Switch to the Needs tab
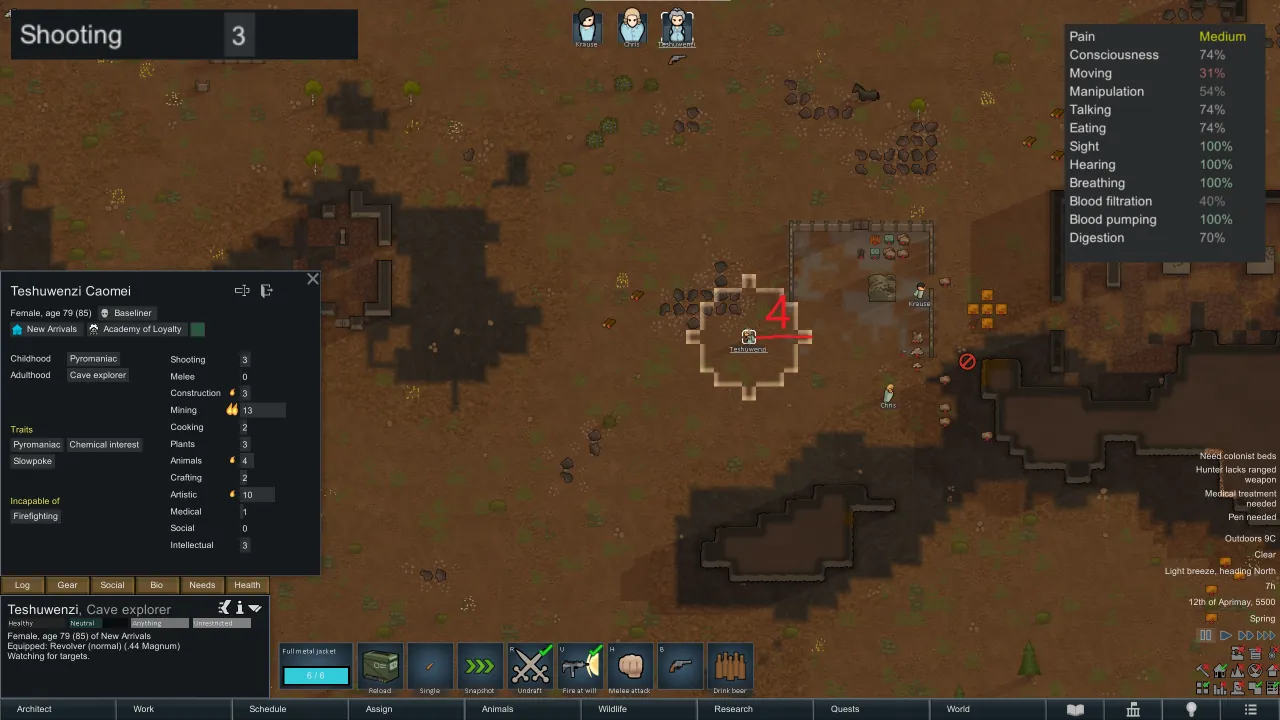Screen dimensions: 1280x720 pos(202,585)
